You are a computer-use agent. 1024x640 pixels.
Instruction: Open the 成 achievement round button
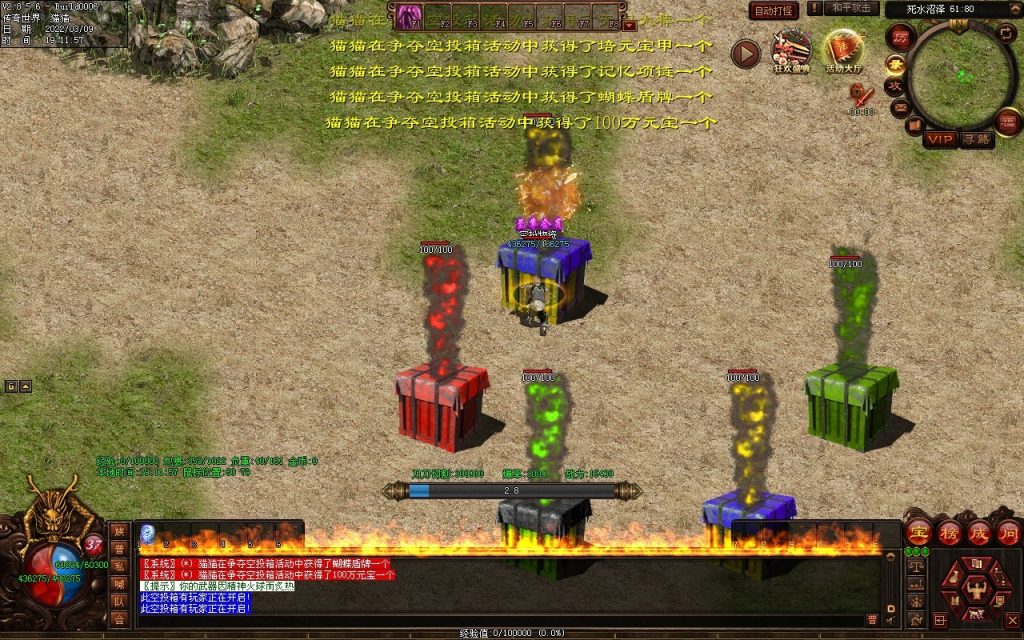pos(979,532)
